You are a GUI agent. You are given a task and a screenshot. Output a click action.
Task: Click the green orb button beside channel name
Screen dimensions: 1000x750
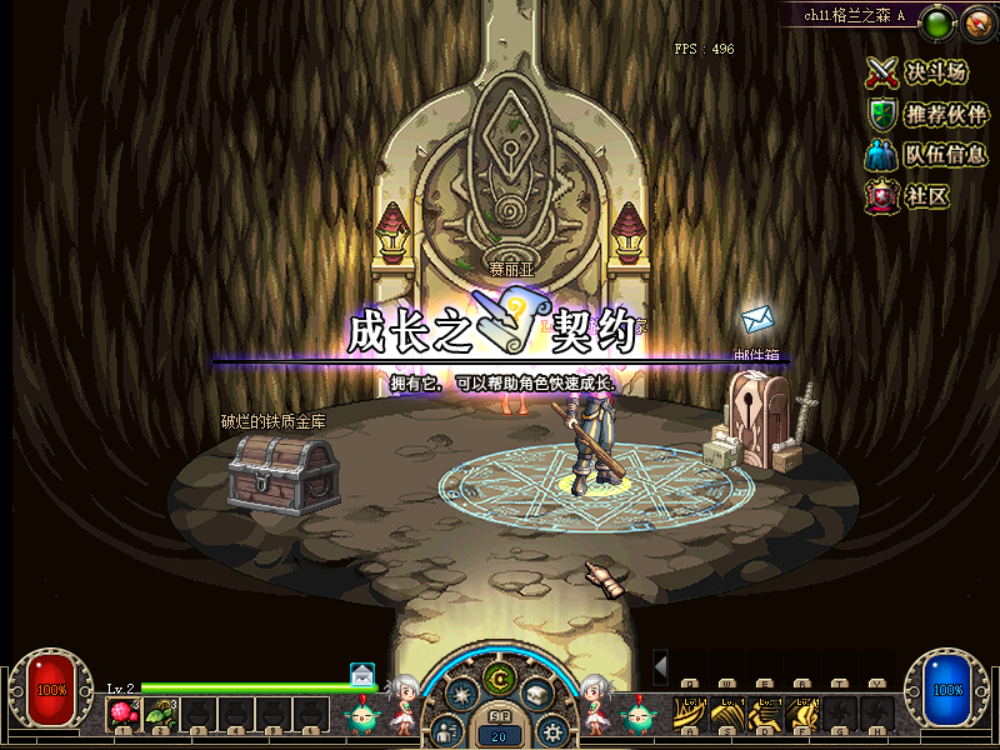tap(937, 24)
